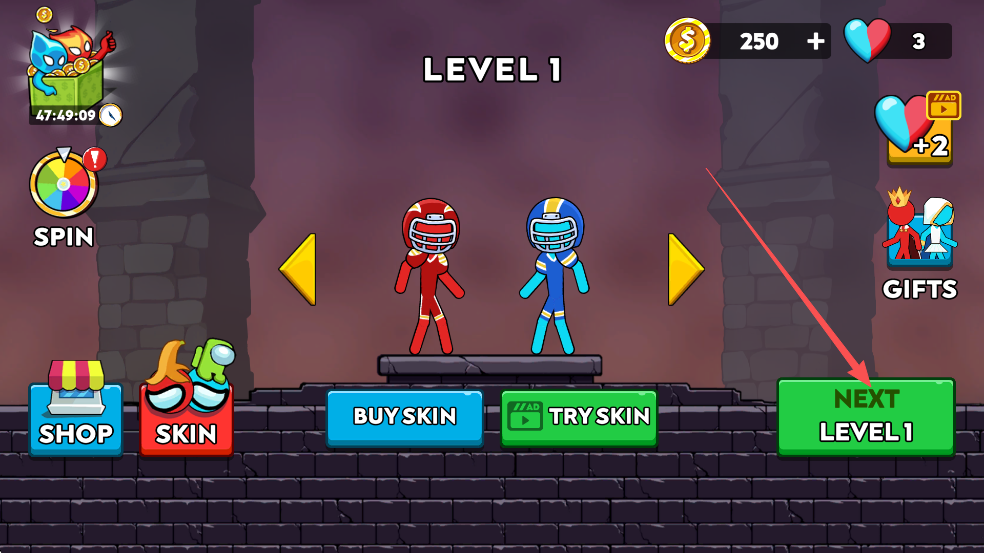Try Skin by watching an ad
Image resolution: width=984 pixels, height=553 pixels.
577,416
